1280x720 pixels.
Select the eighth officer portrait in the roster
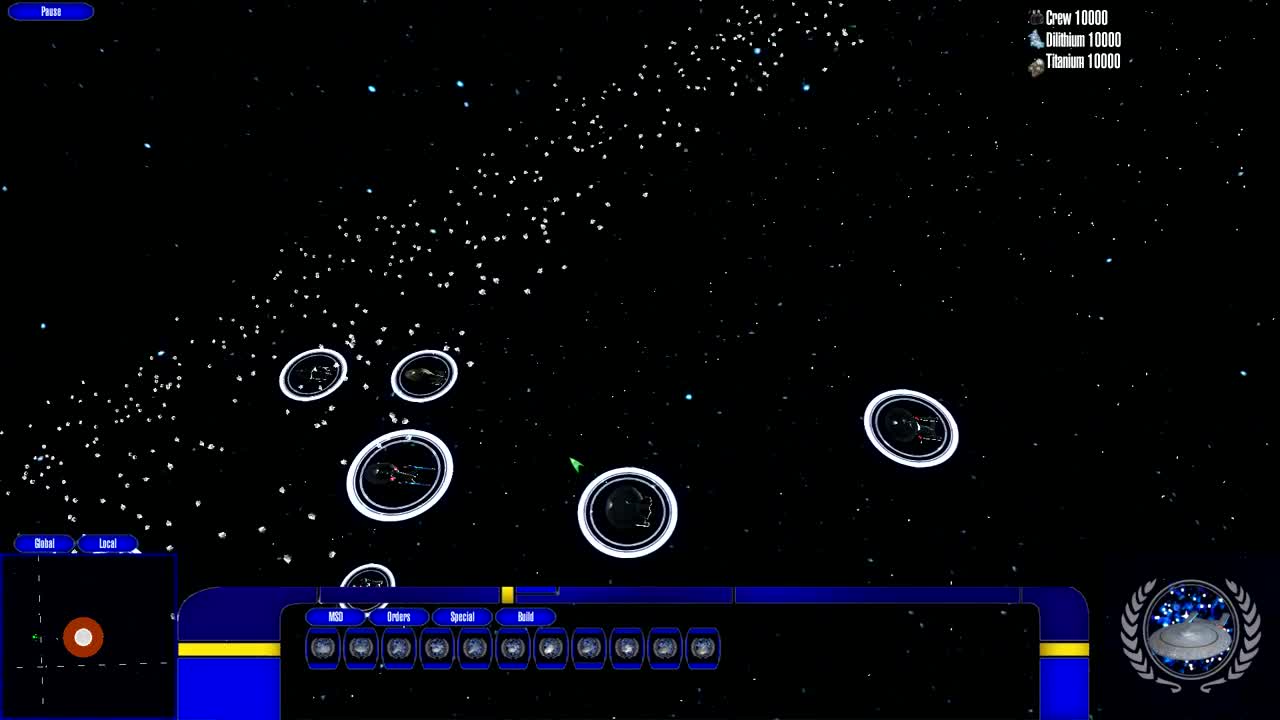(x=589, y=648)
